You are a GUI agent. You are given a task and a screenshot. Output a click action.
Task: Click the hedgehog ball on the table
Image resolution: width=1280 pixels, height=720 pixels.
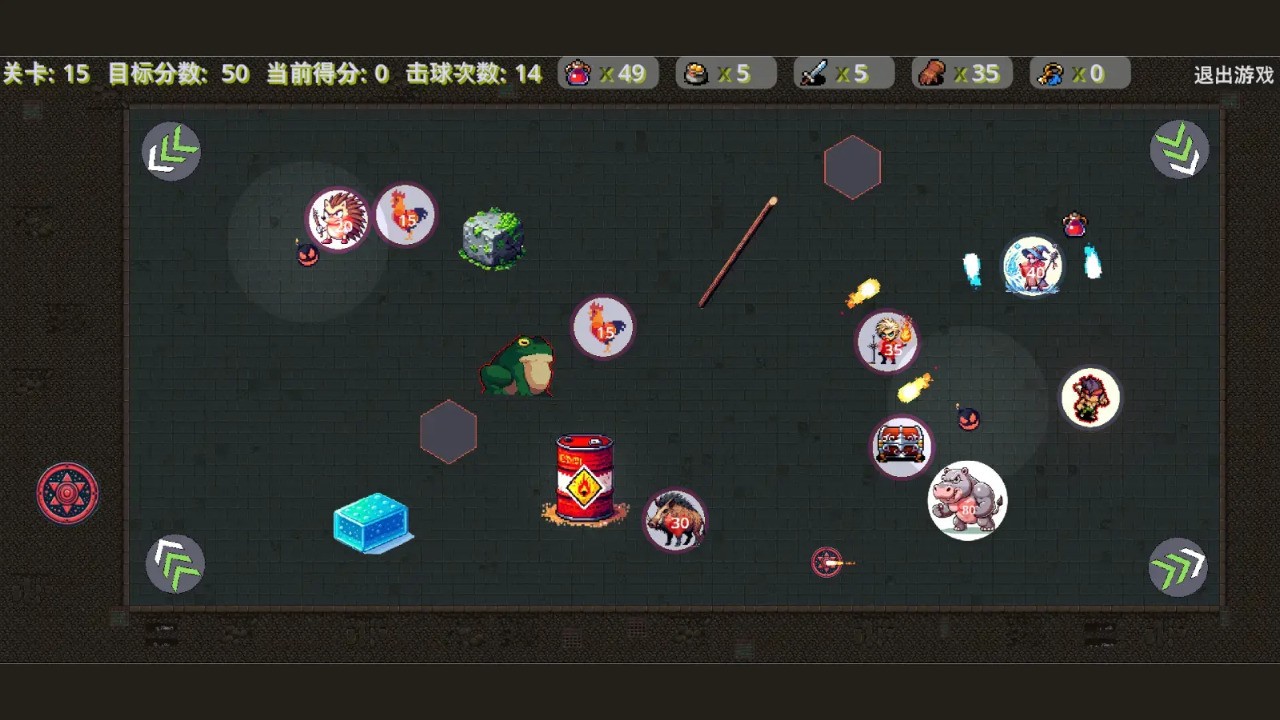[x=338, y=218]
